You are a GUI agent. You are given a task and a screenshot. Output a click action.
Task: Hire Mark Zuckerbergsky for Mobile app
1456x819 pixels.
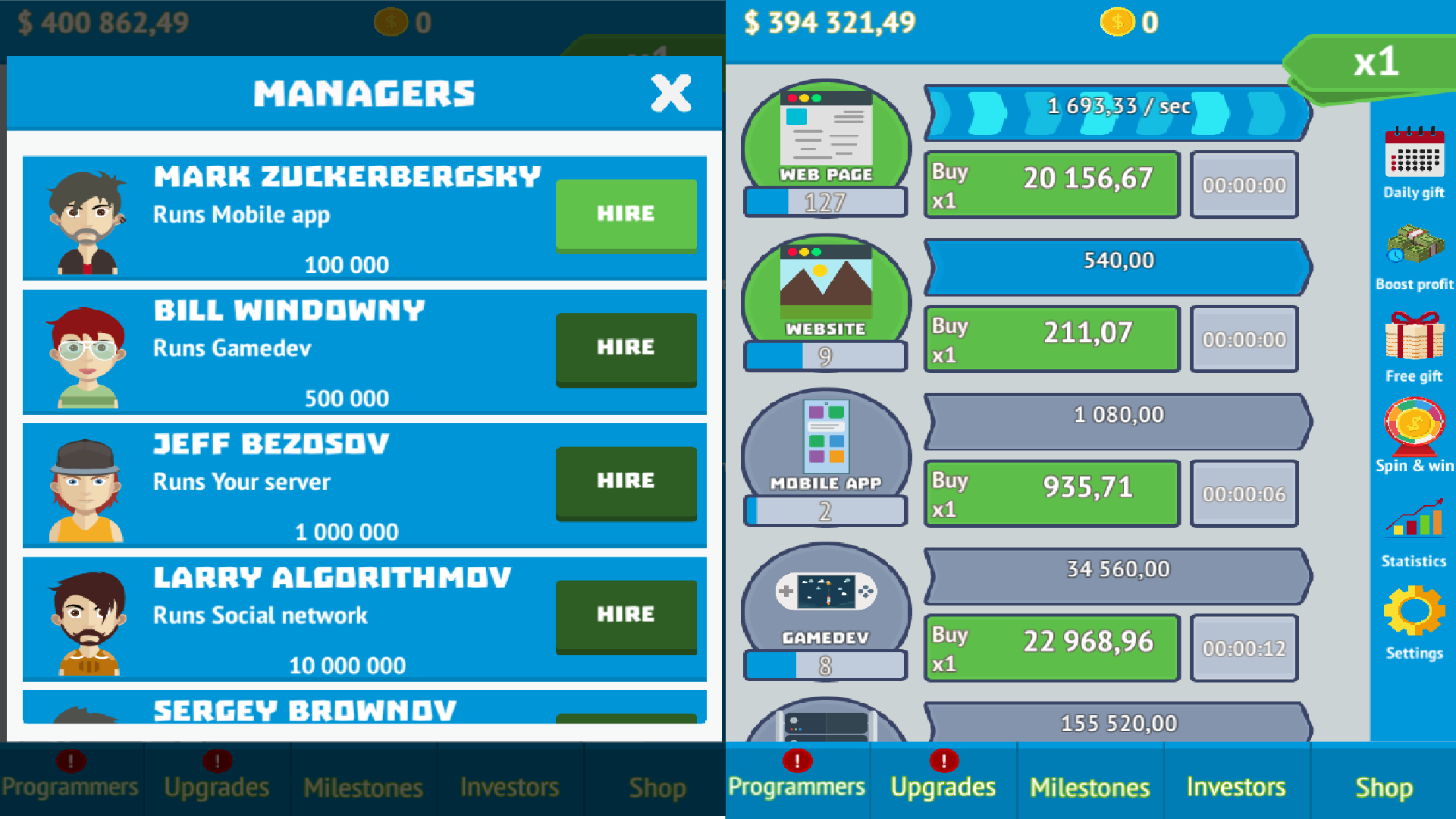pos(626,214)
